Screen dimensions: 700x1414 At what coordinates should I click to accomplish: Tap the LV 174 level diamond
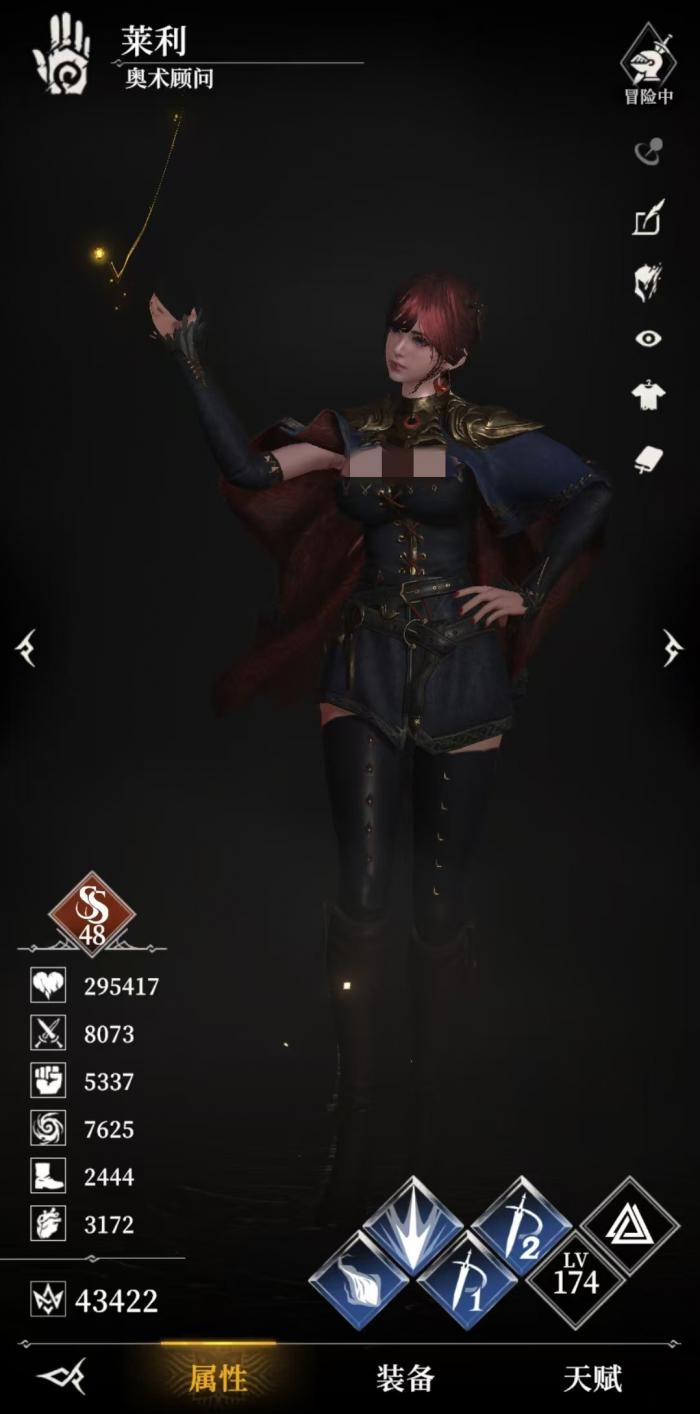point(575,1280)
